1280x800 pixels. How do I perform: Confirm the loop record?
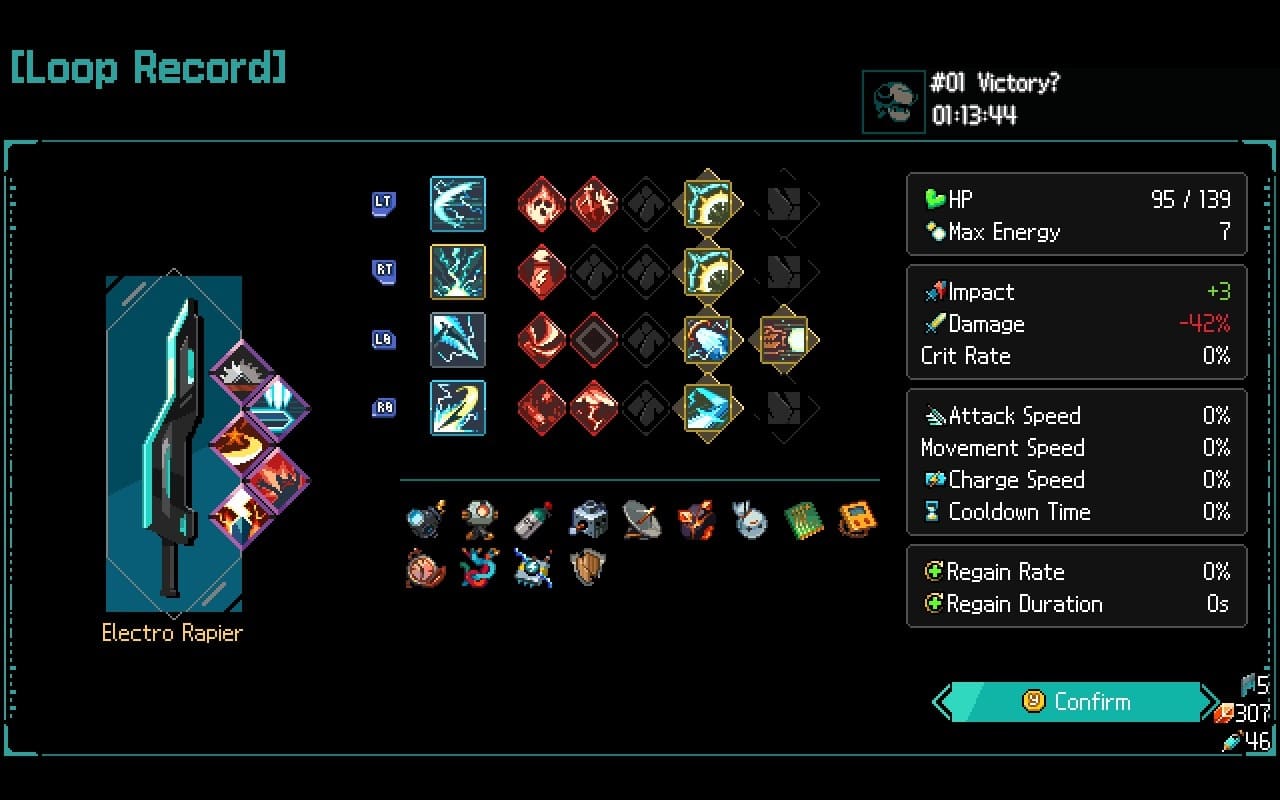coord(1076,702)
